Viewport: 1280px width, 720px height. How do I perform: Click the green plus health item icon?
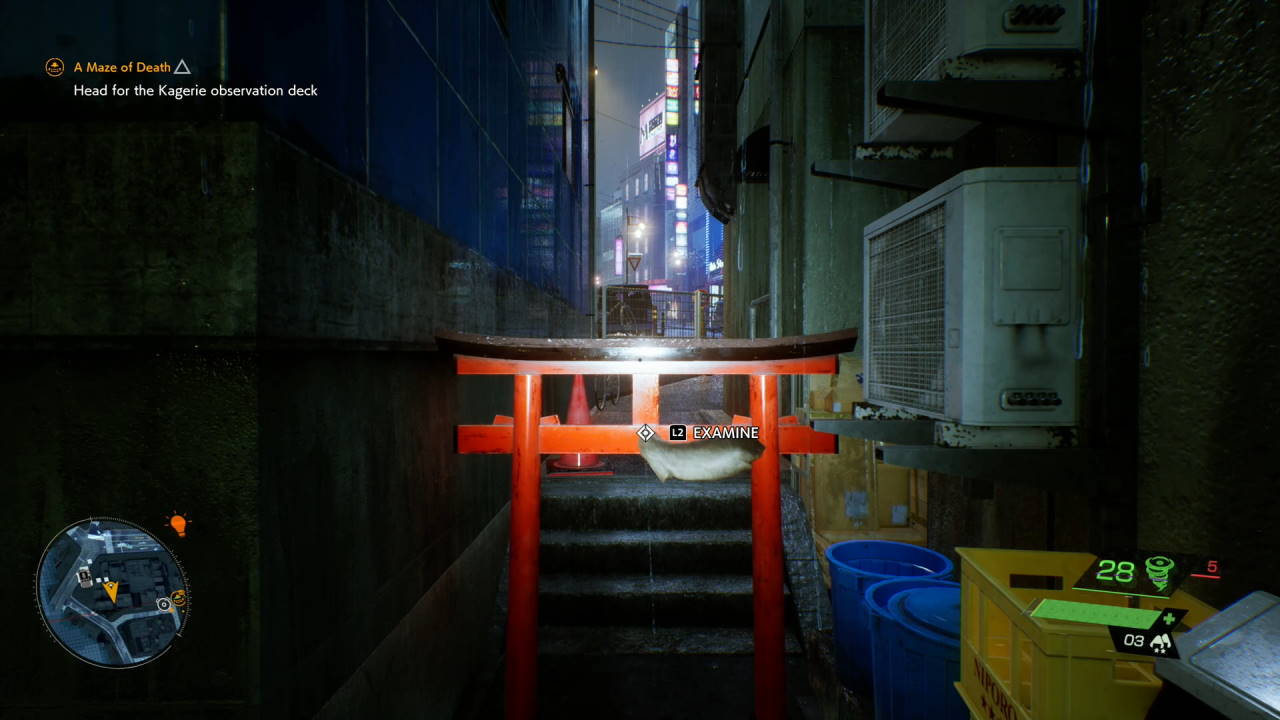pos(1168,618)
